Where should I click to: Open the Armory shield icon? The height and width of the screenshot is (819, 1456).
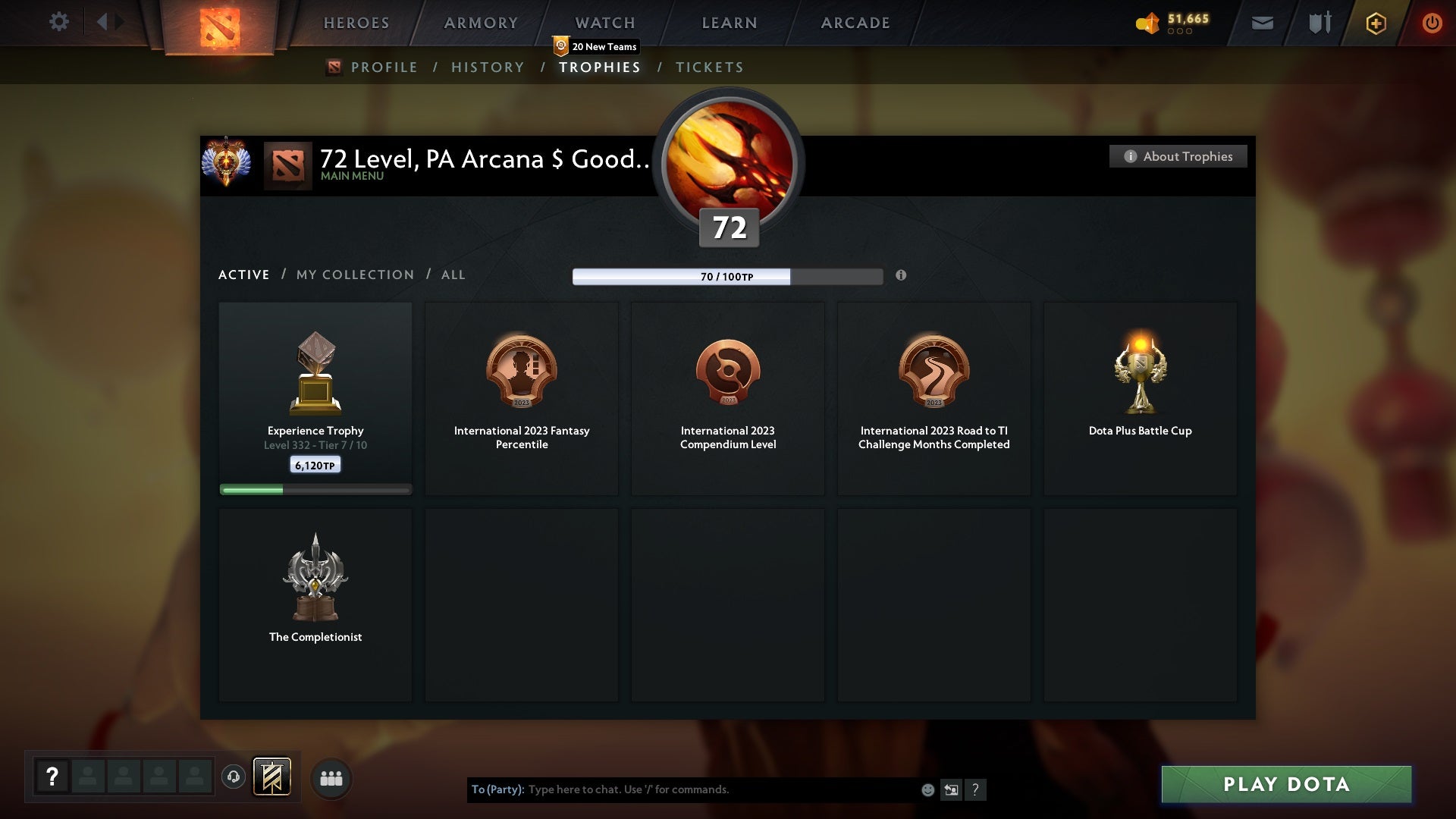(1319, 23)
